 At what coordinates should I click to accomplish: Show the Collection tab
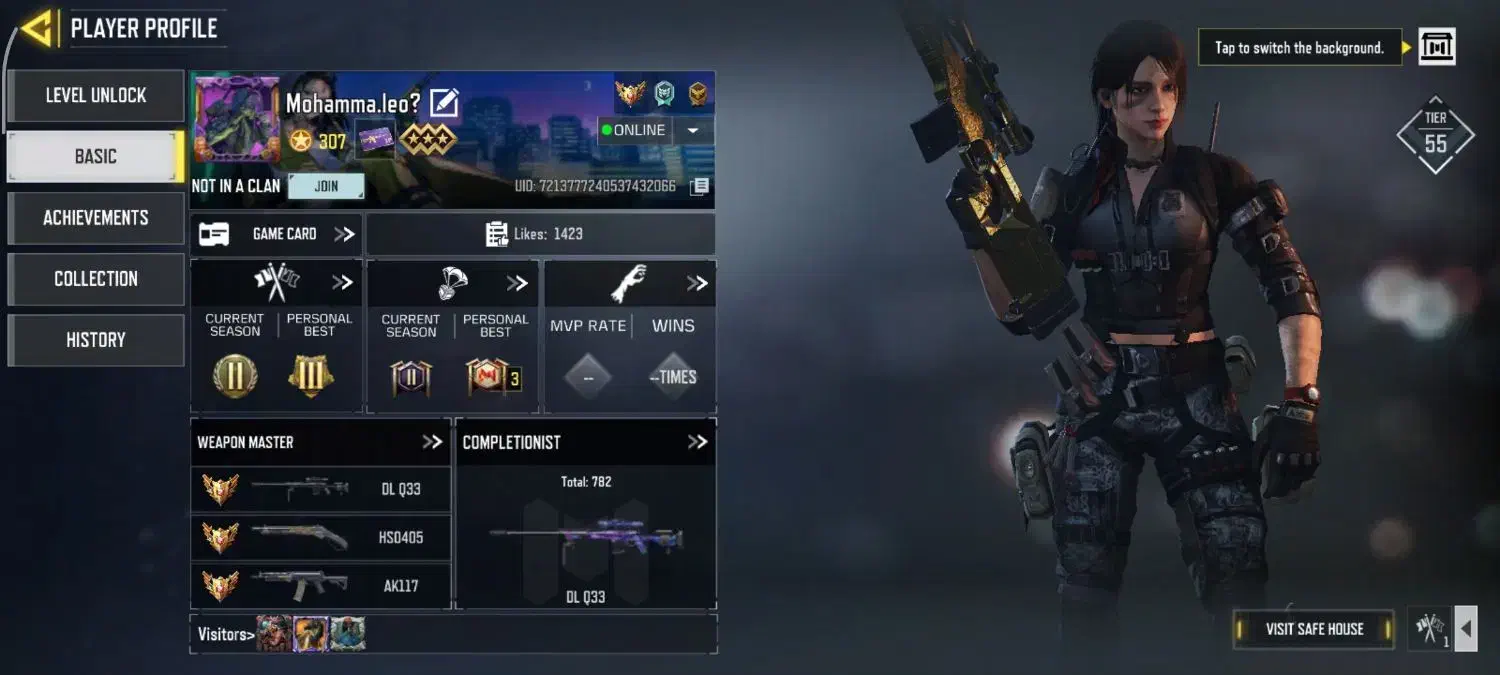coord(96,279)
